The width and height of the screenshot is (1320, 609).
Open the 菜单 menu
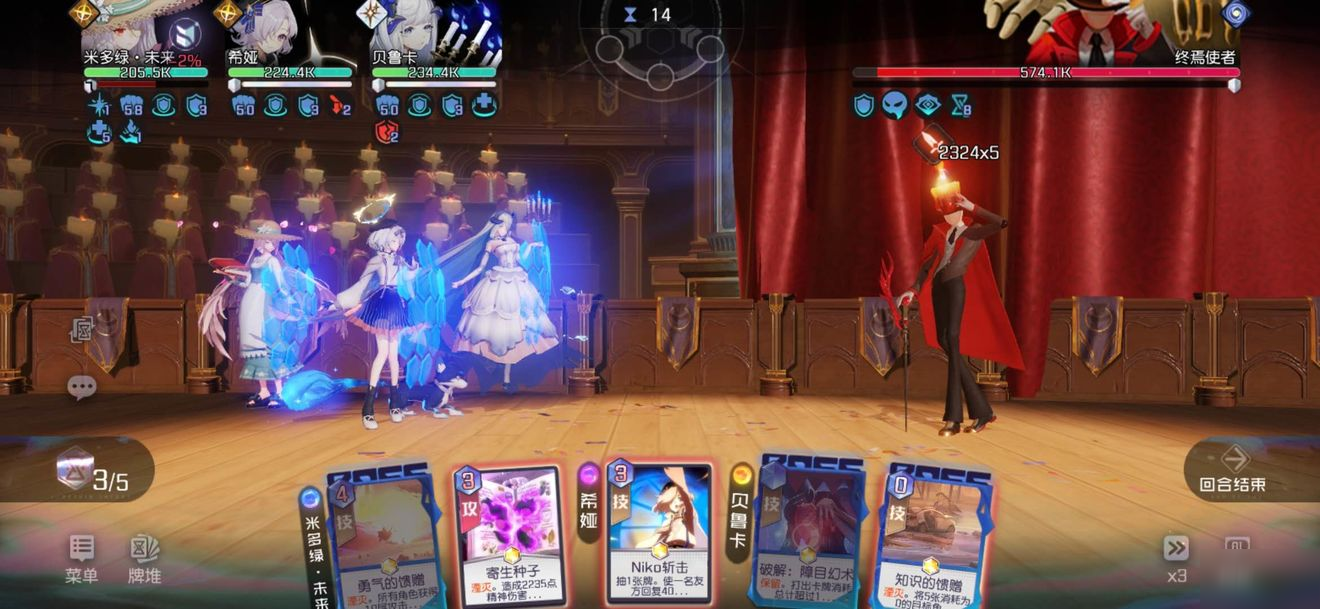pos(82,558)
